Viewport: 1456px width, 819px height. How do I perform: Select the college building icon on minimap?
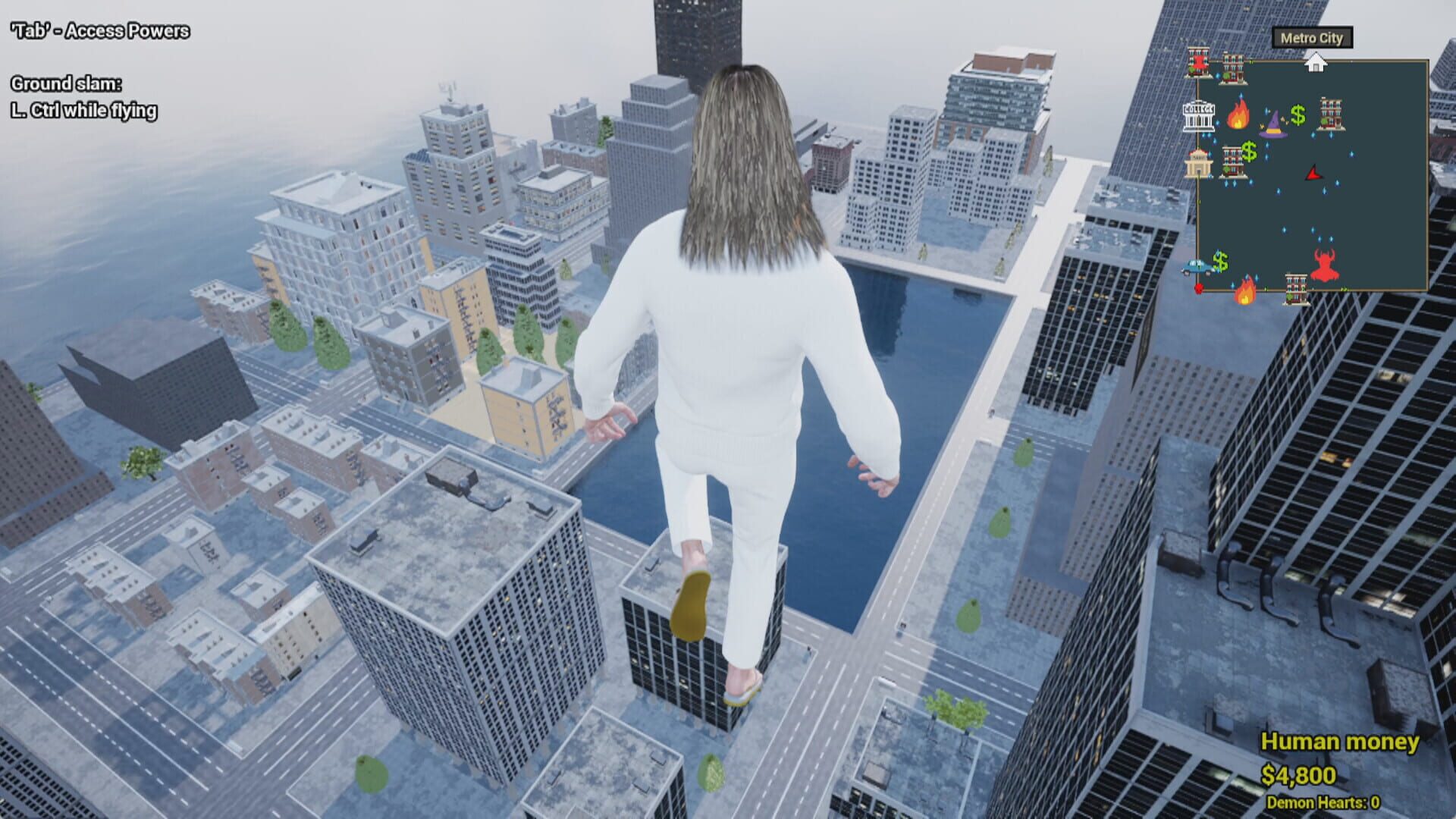1197,118
